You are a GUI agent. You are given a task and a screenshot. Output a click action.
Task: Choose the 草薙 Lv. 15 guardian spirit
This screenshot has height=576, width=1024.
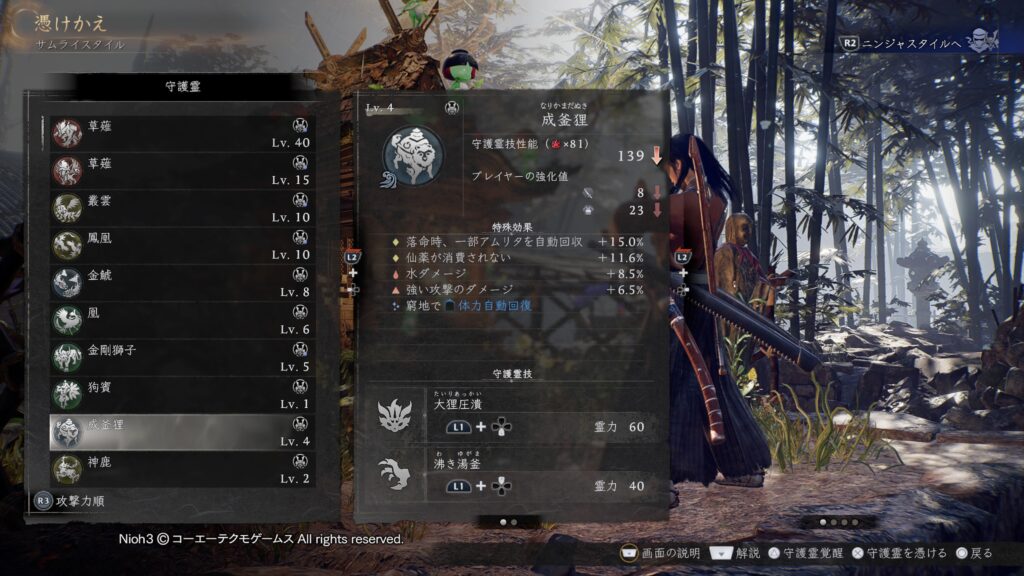pyautogui.click(x=182, y=171)
